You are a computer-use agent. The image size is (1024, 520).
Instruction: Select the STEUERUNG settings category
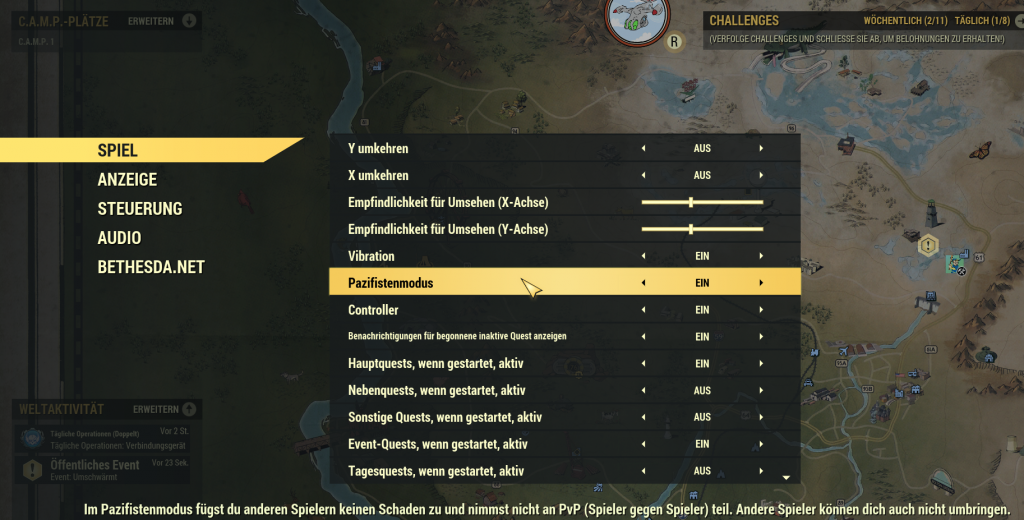[140, 209]
